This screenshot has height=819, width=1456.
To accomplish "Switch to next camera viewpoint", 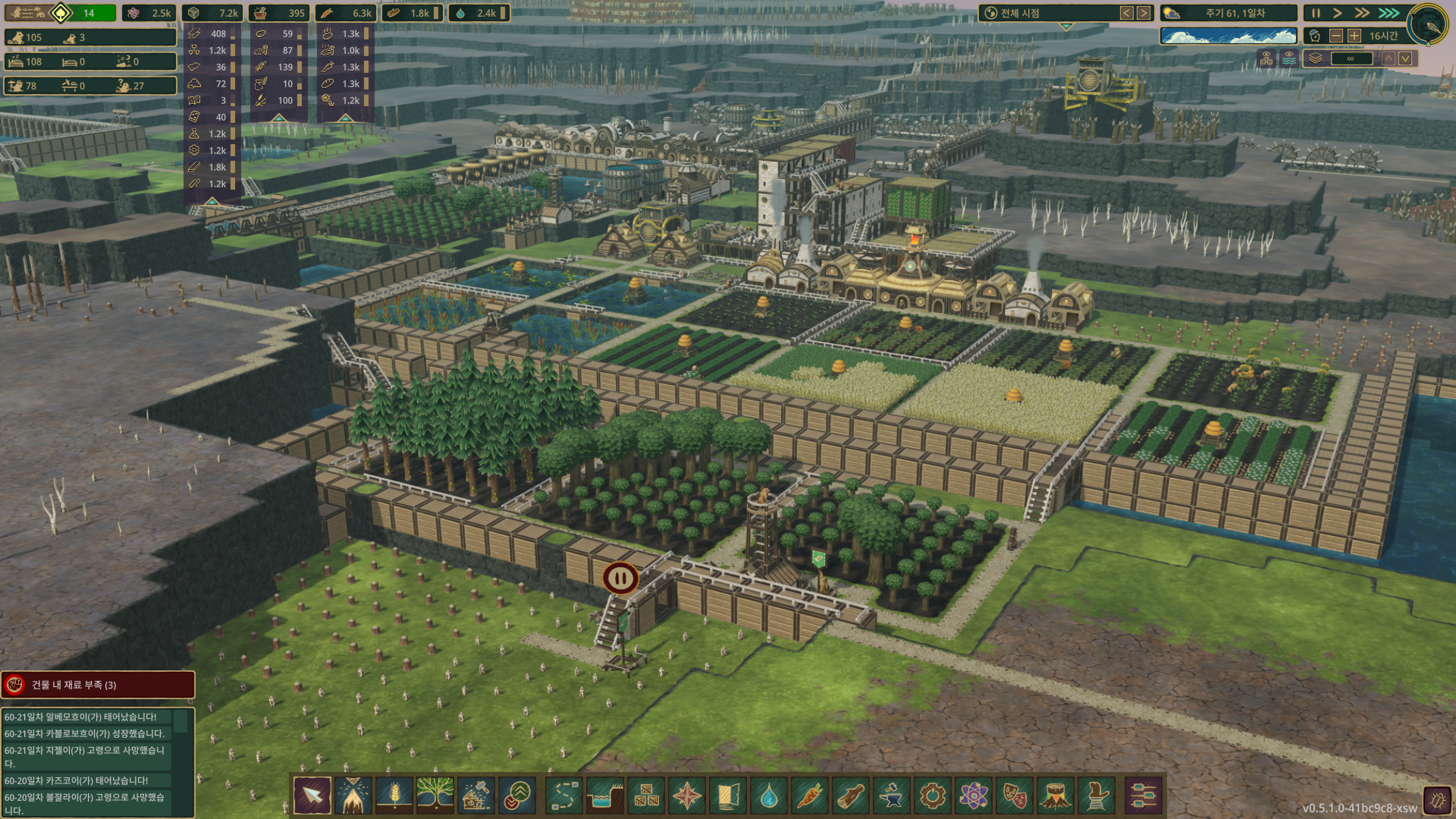I will (x=1144, y=13).
